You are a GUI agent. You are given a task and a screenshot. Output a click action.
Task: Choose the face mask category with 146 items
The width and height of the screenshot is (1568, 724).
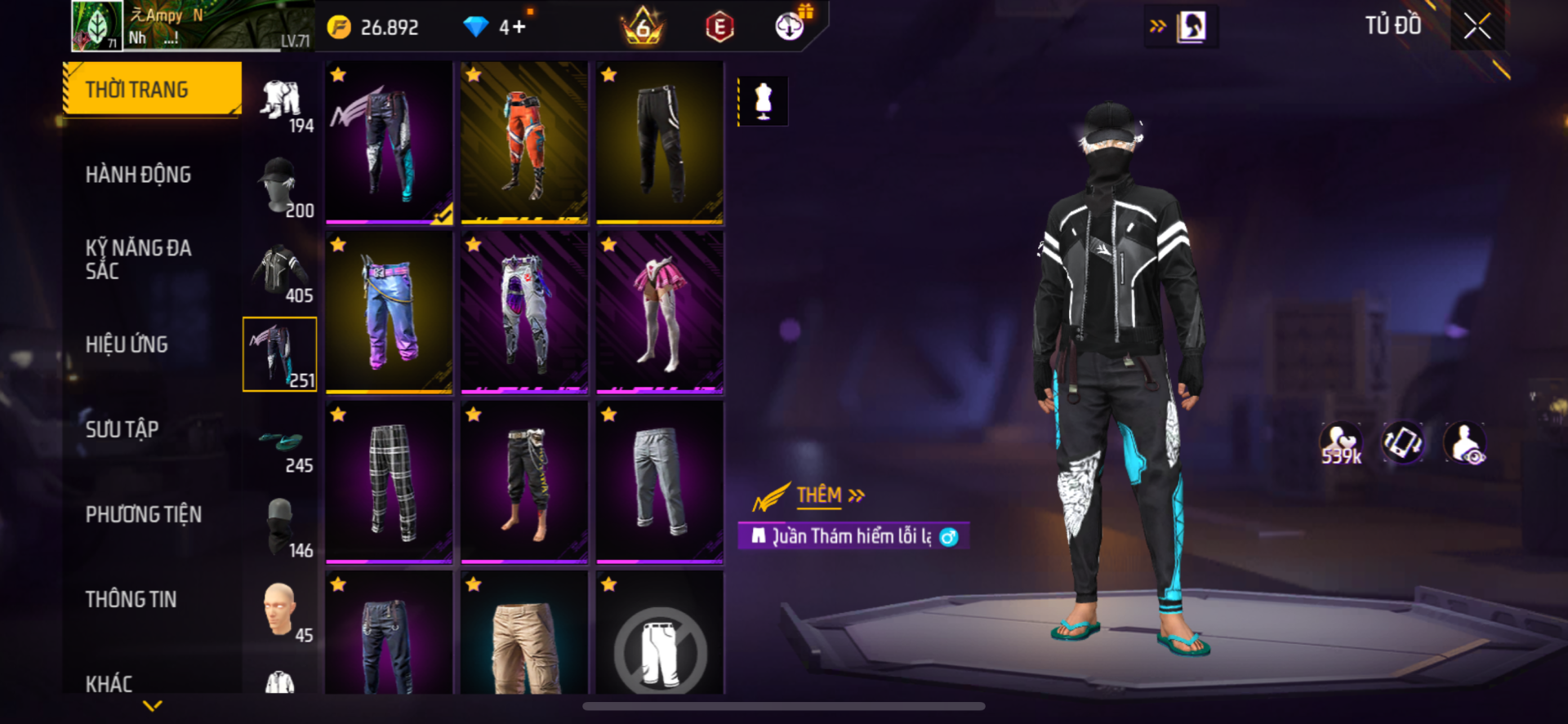(280, 527)
